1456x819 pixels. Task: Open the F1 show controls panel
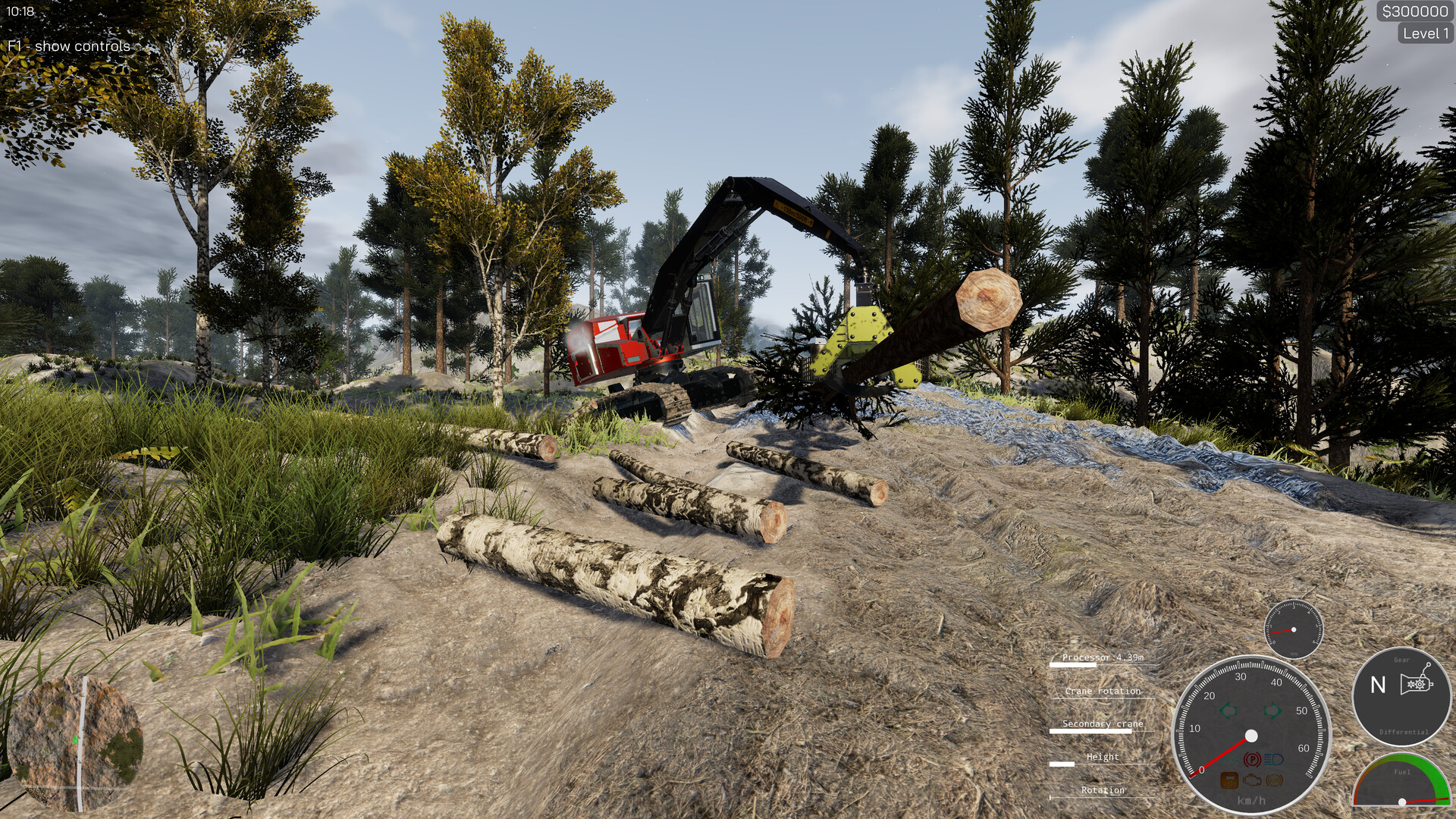pos(67,45)
